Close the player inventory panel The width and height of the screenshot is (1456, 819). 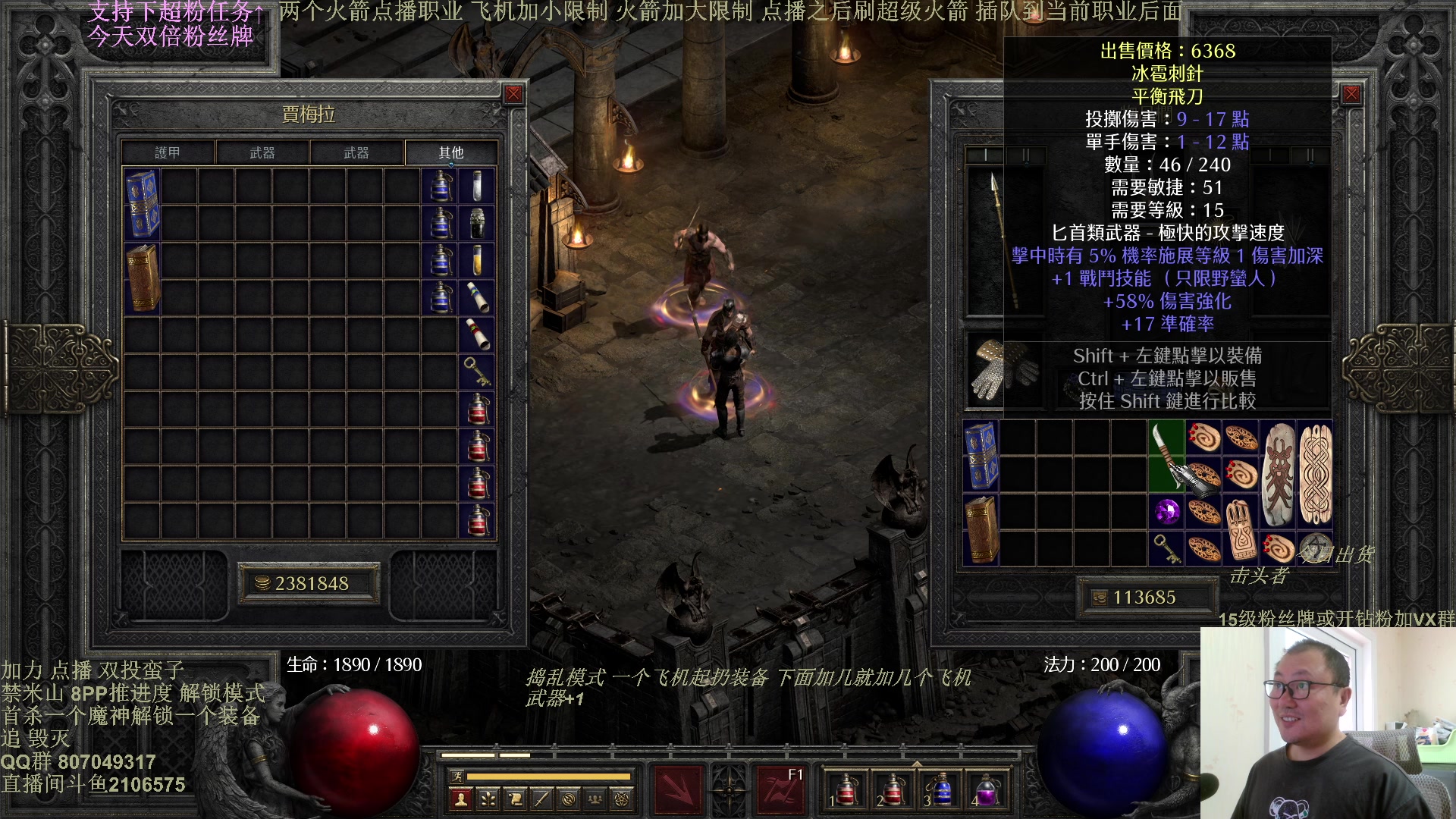(1351, 94)
